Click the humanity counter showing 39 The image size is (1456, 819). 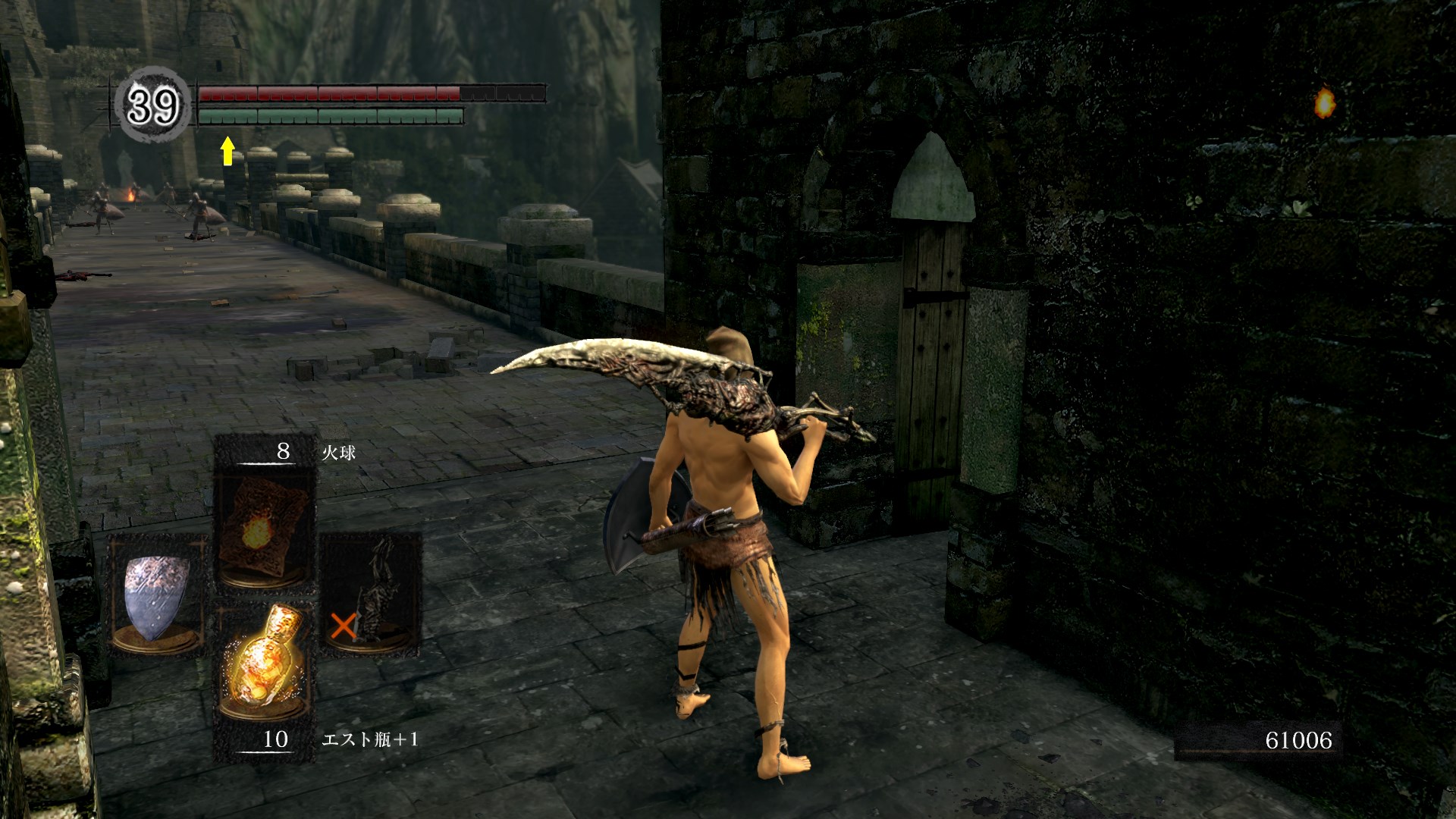pos(153,105)
